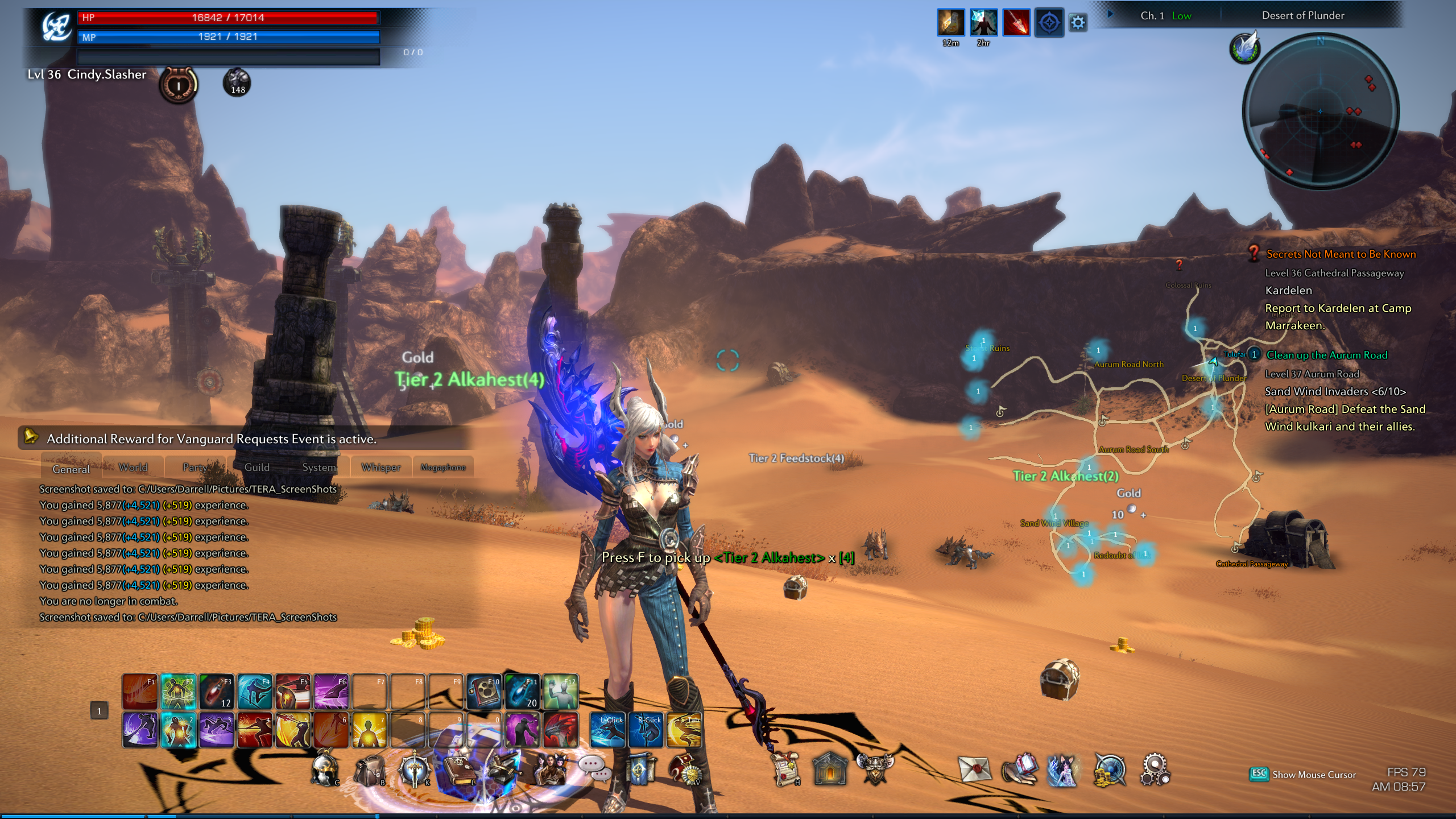Open the paw-print book in slot F10
The height and width of the screenshot is (819, 1456).
[x=484, y=692]
